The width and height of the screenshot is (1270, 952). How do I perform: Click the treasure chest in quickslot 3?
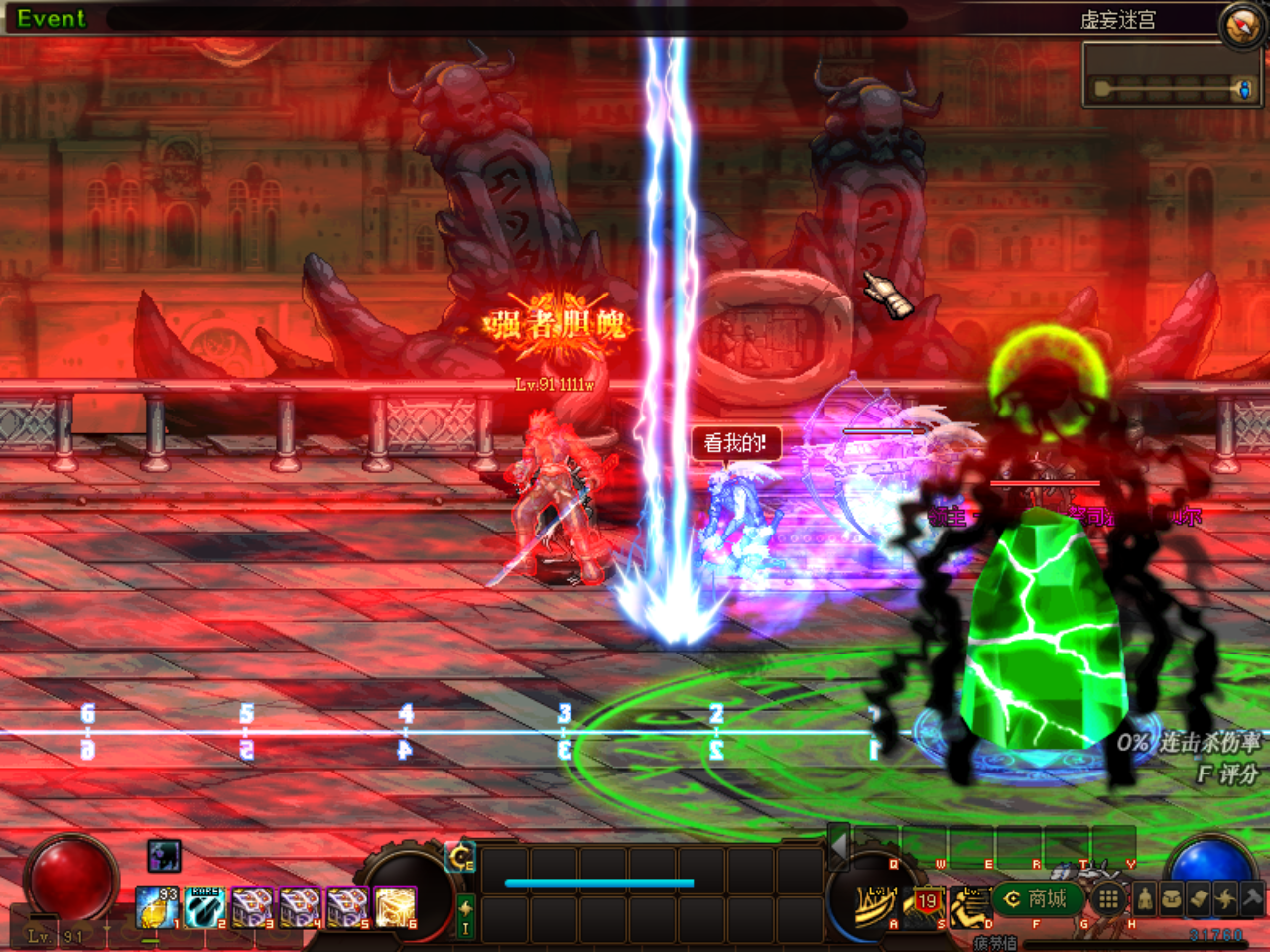point(253,907)
